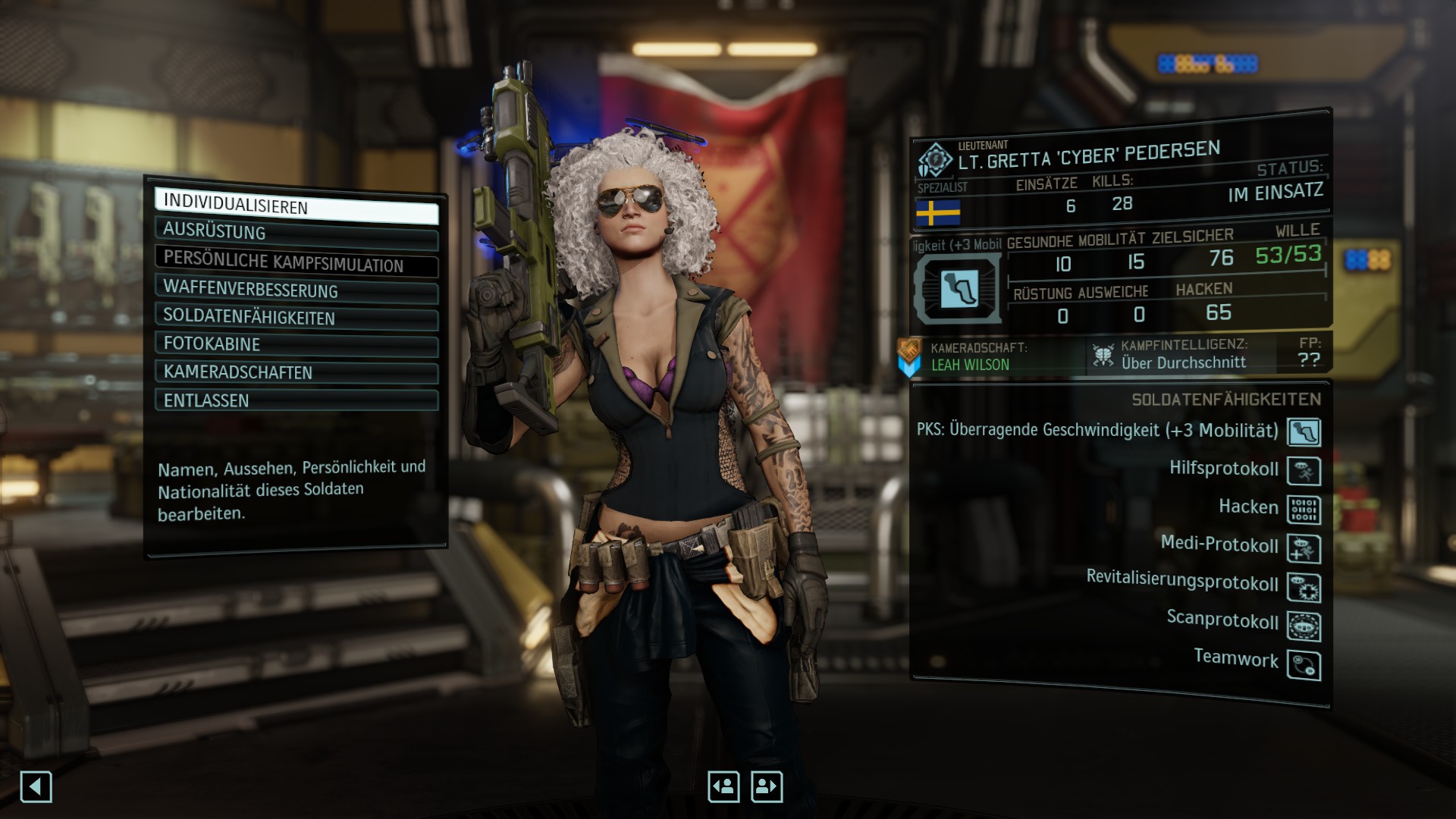This screenshot has height=819, width=1456.
Task: Choose Persönliche Kampfsimulation
Action: coord(296,262)
